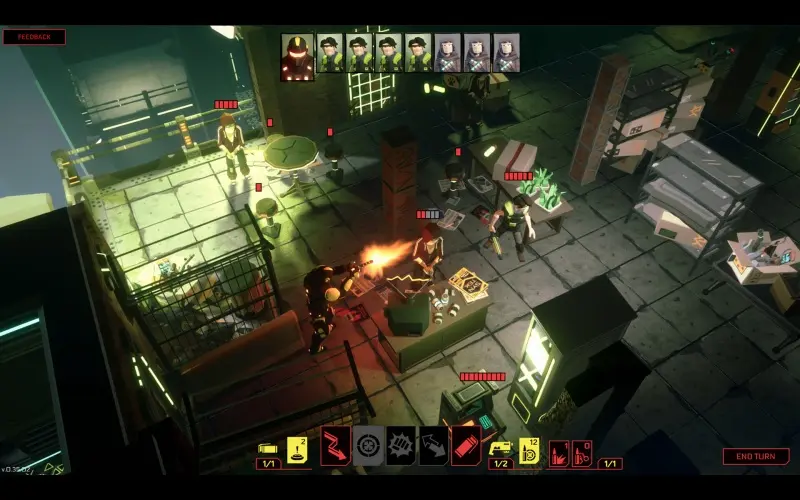Click the Feedback button
This screenshot has width=800, height=500.
(x=35, y=37)
